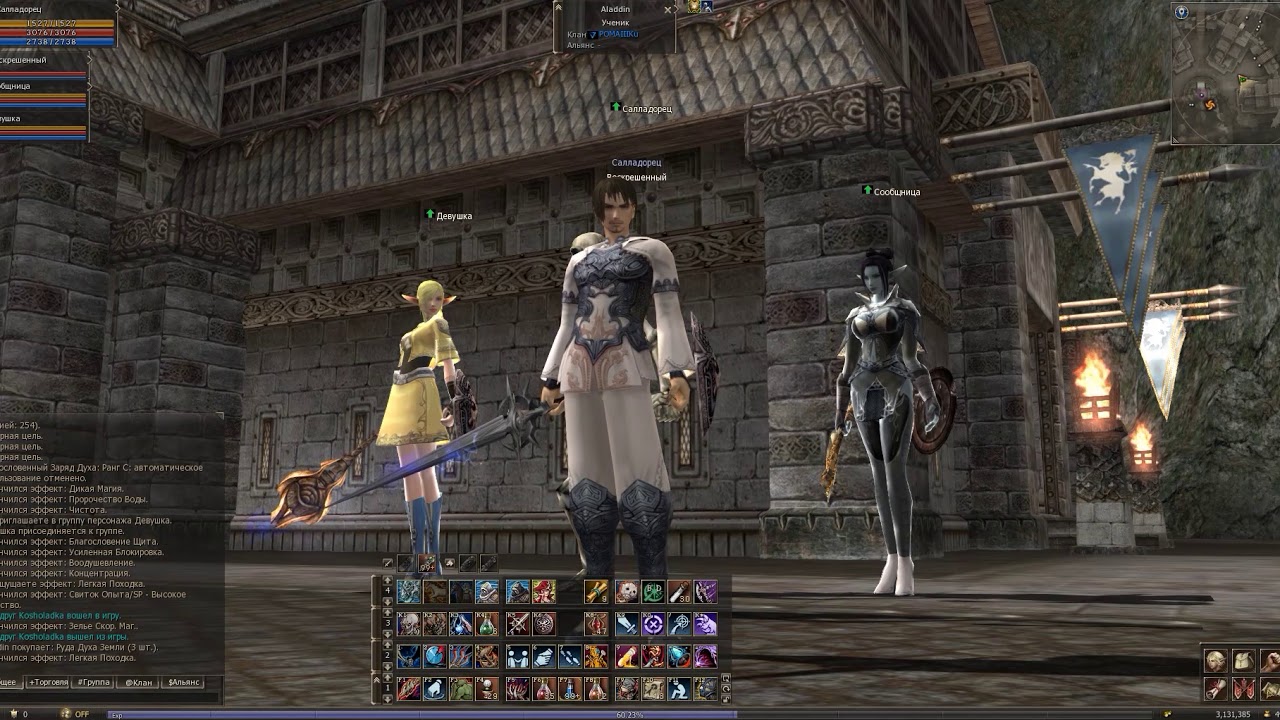This screenshot has width=1280, height=720.
Task: Activate the skull skill in slot K1
Action: tap(409, 625)
